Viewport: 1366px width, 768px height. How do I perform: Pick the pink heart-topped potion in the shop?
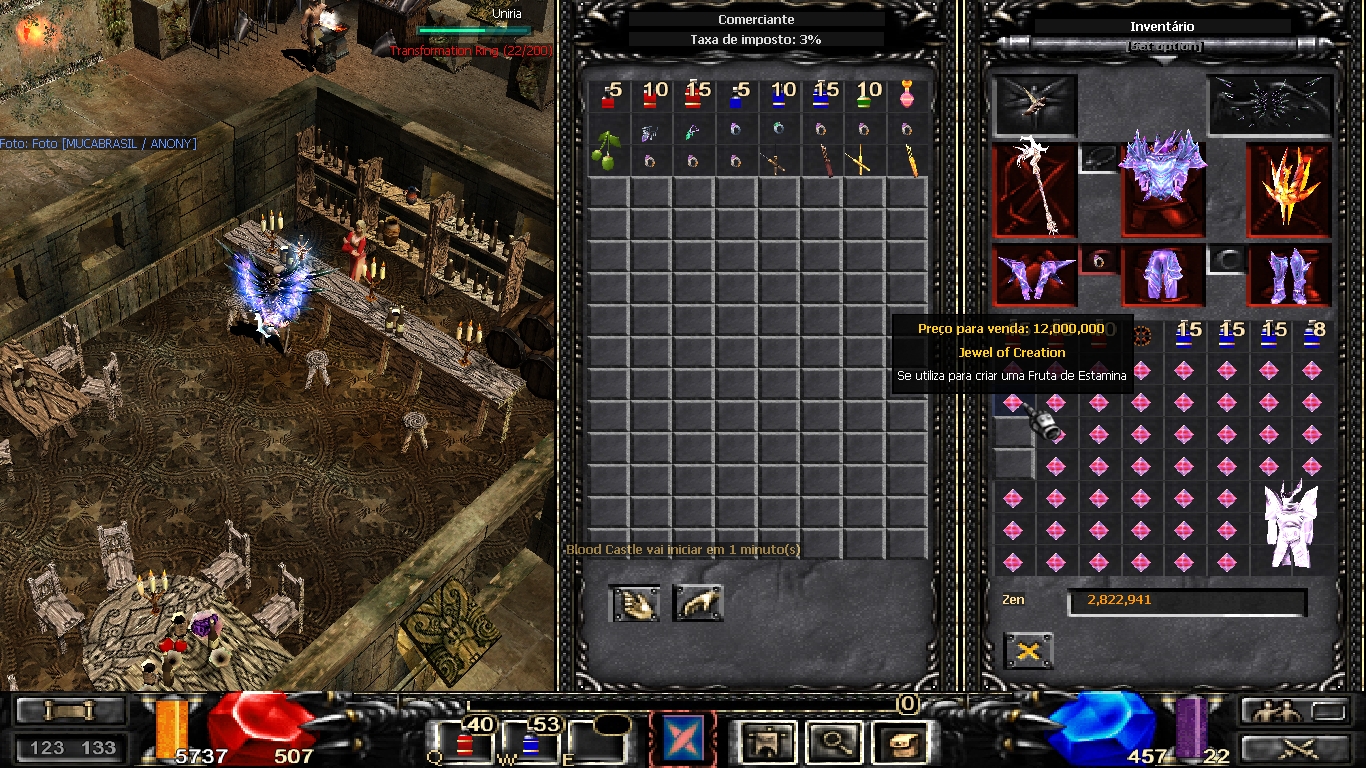tap(907, 96)
